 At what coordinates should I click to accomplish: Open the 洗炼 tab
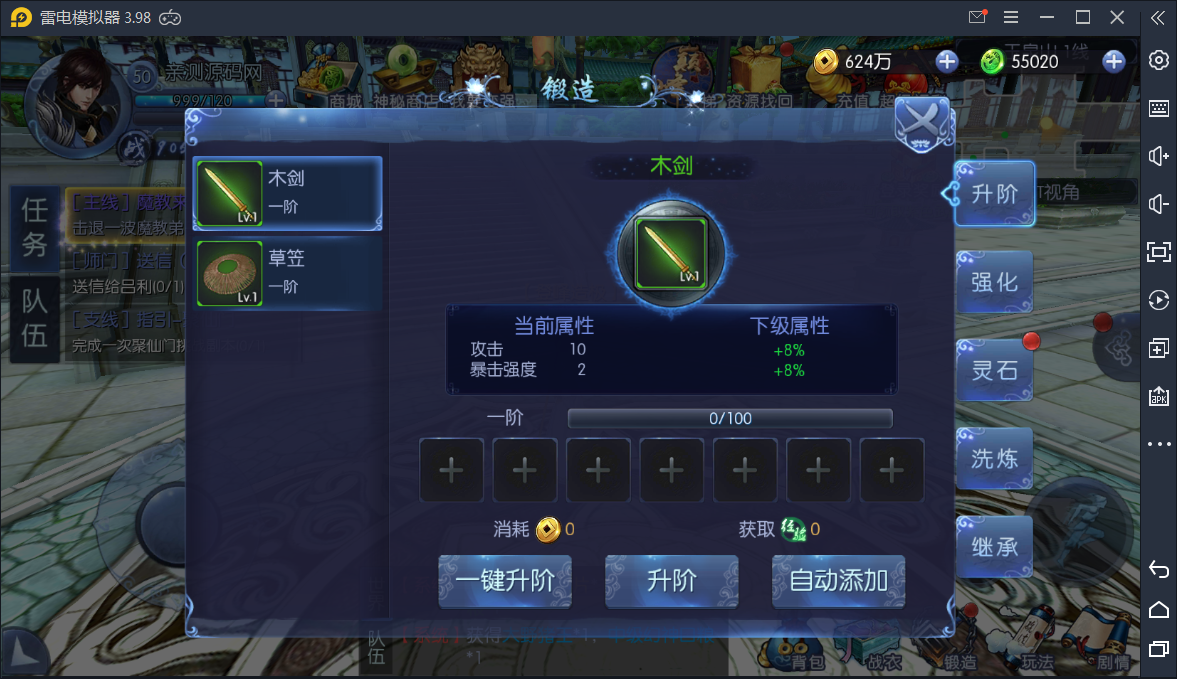(993, 458)
